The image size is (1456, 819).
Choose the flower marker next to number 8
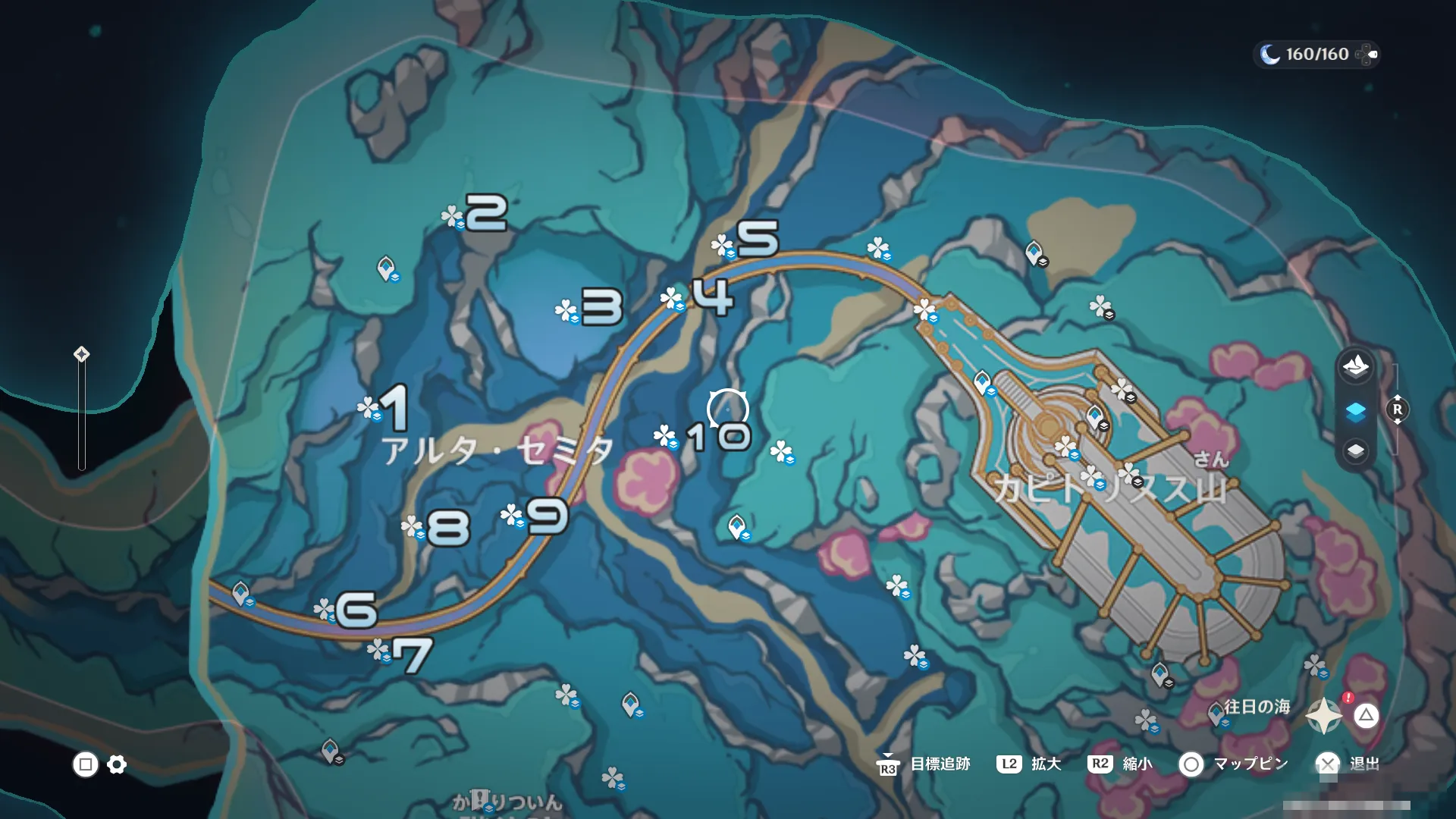413,527
